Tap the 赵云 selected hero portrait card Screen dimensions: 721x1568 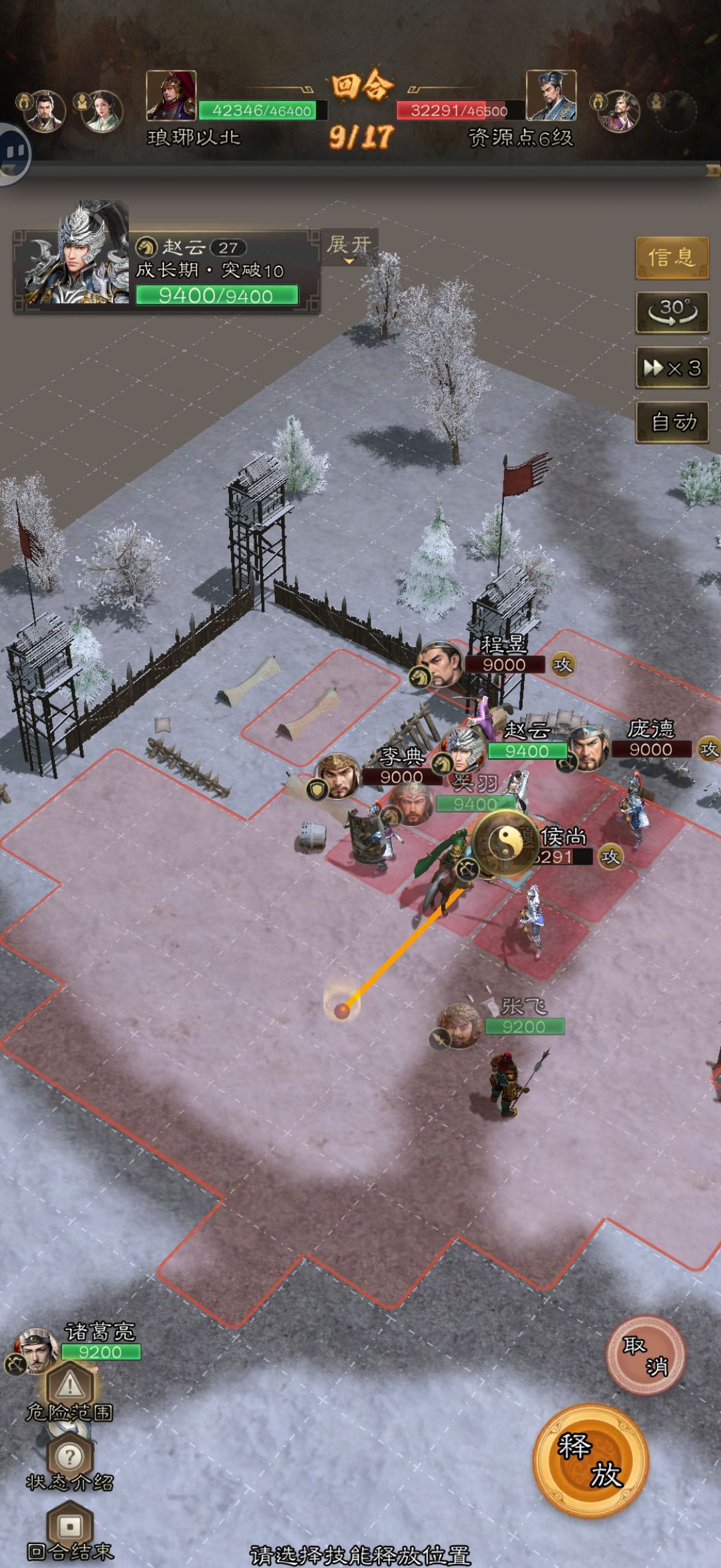[x=77, y=257]
